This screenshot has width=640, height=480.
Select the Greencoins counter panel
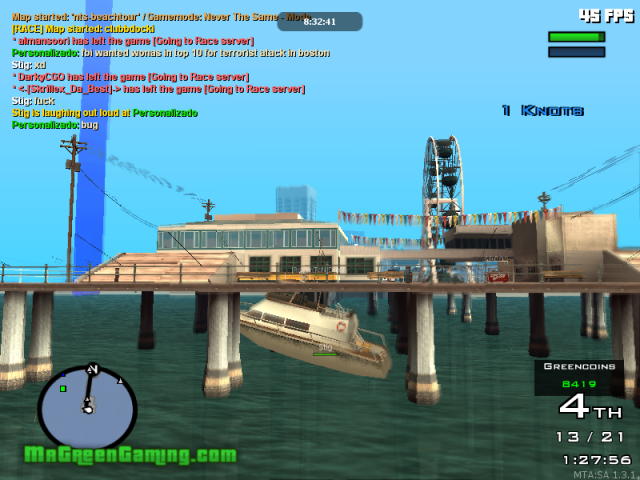click(578, 375)
